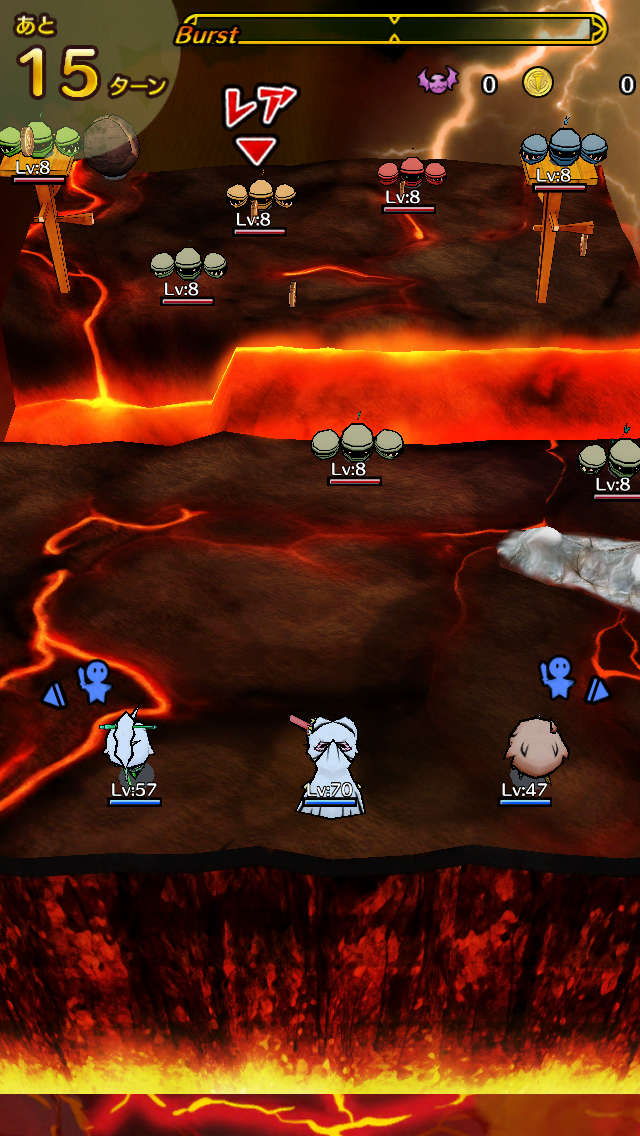Tap the blue right-pointing character swap arrow
Screen dimensions: 640x1136
[x=597, y=689]
